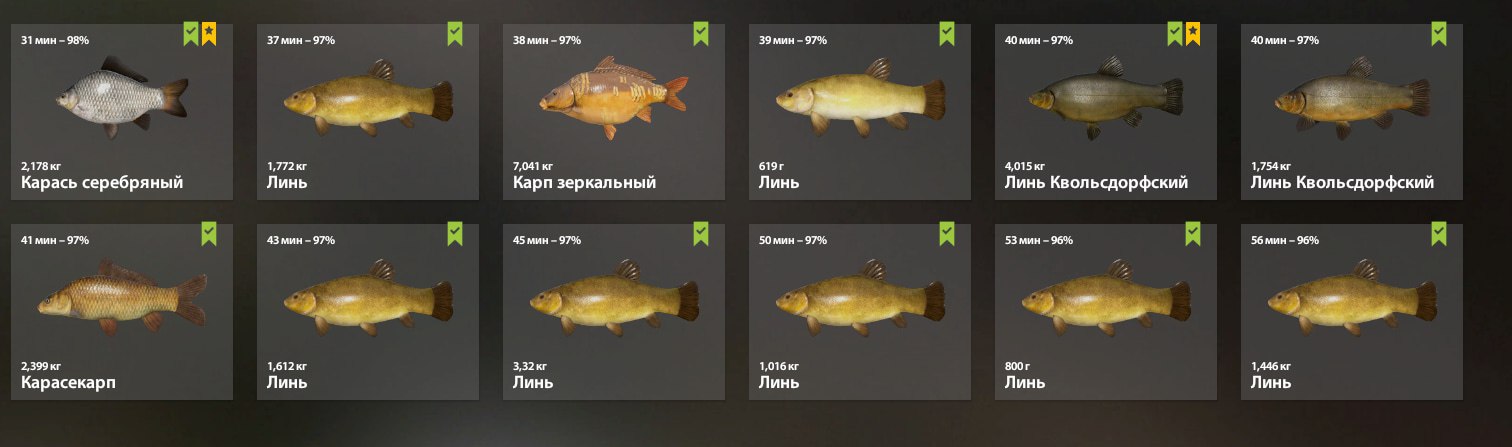Select the 3,32 кг Линь card
The width and height of the screenshot is (1512, 447).
pyautogui.click(x=613, y=311)
